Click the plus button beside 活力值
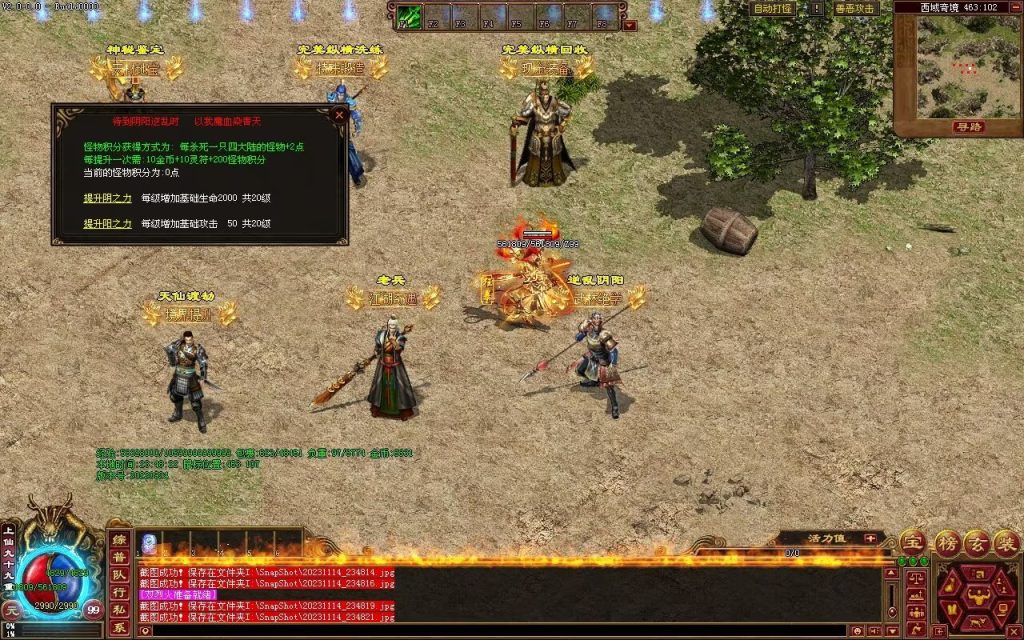The height and width of the screenshot is (640, 1024). click(x=870, y=538)
